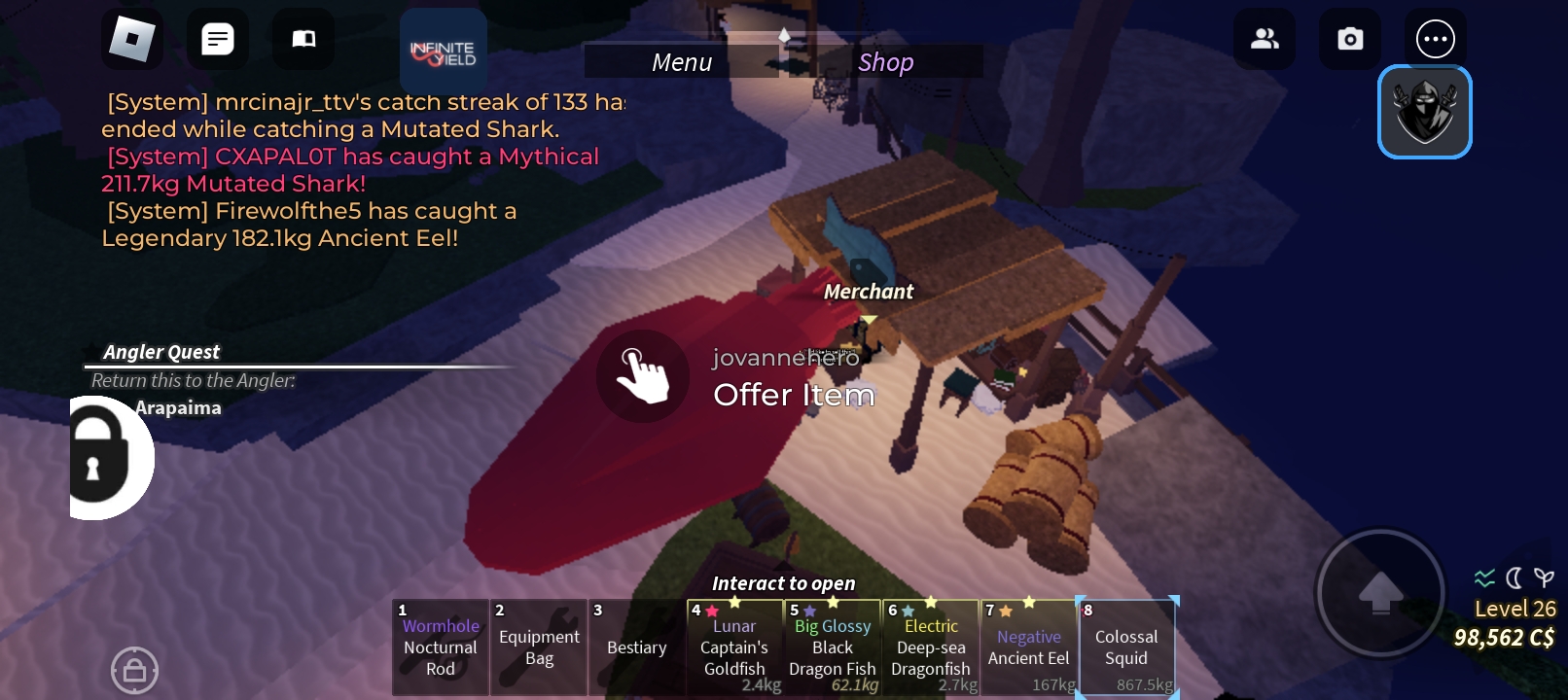Switch to the Shop tab

(x=885, y=62)
